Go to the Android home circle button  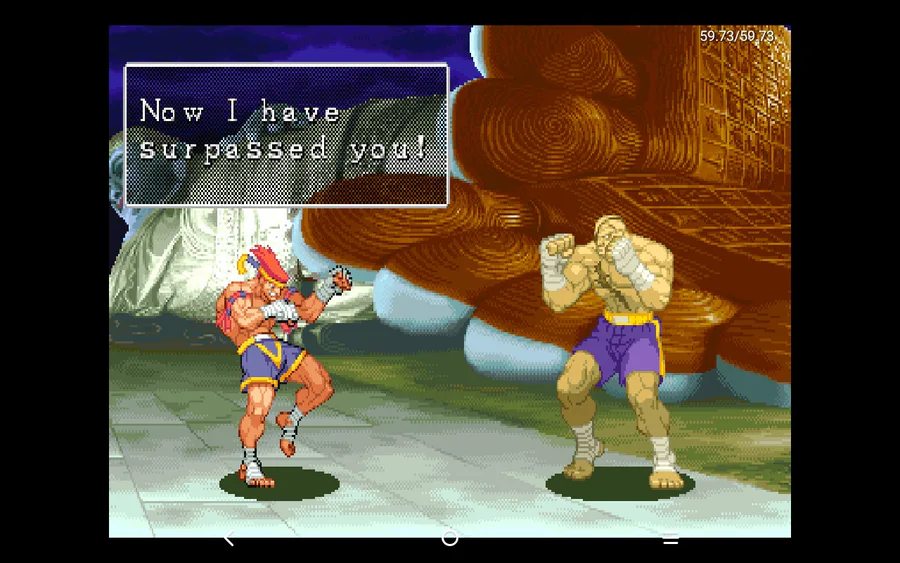point(450,538)
